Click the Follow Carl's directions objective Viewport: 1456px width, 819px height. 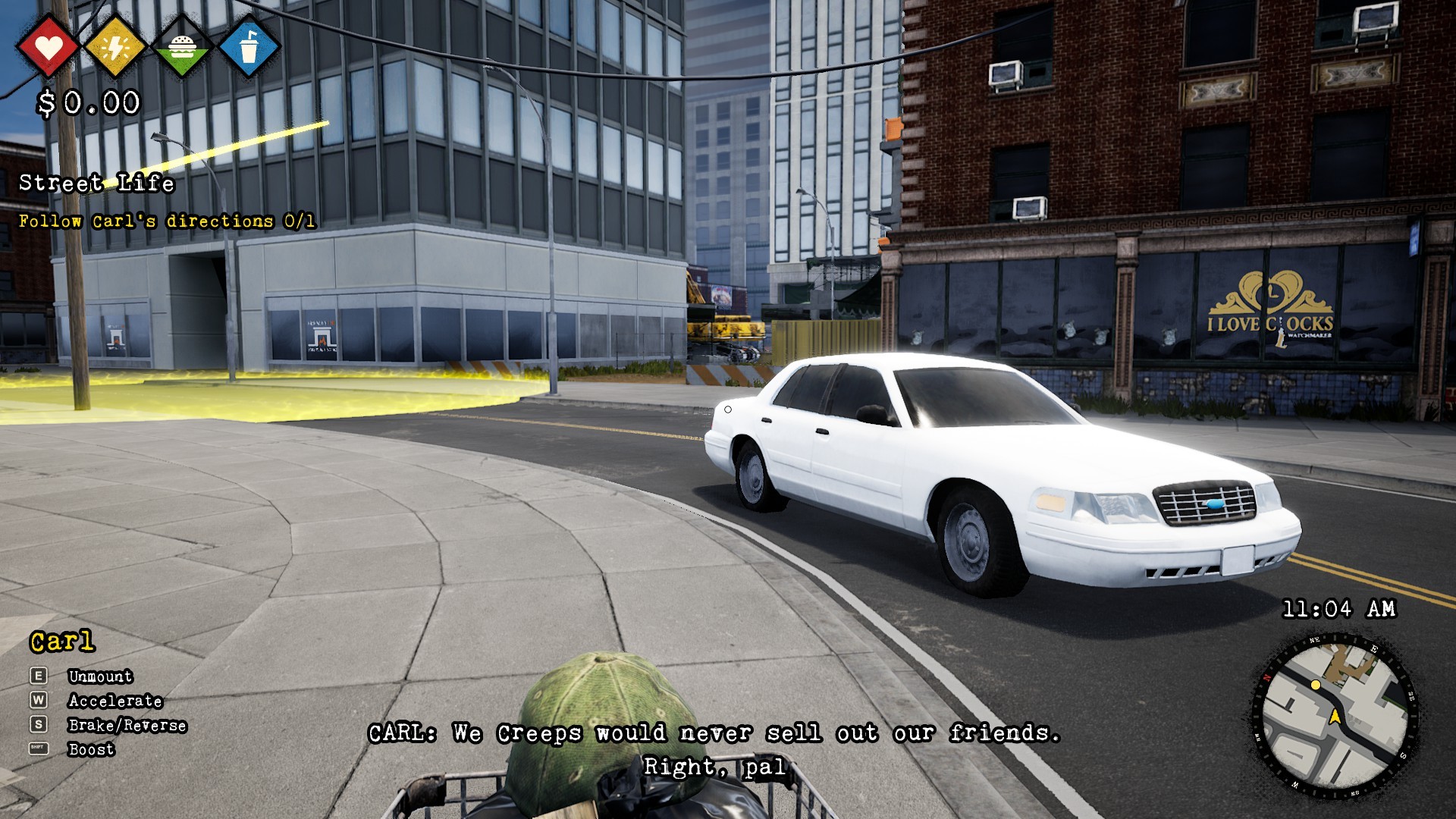click(x=168, y=221)
